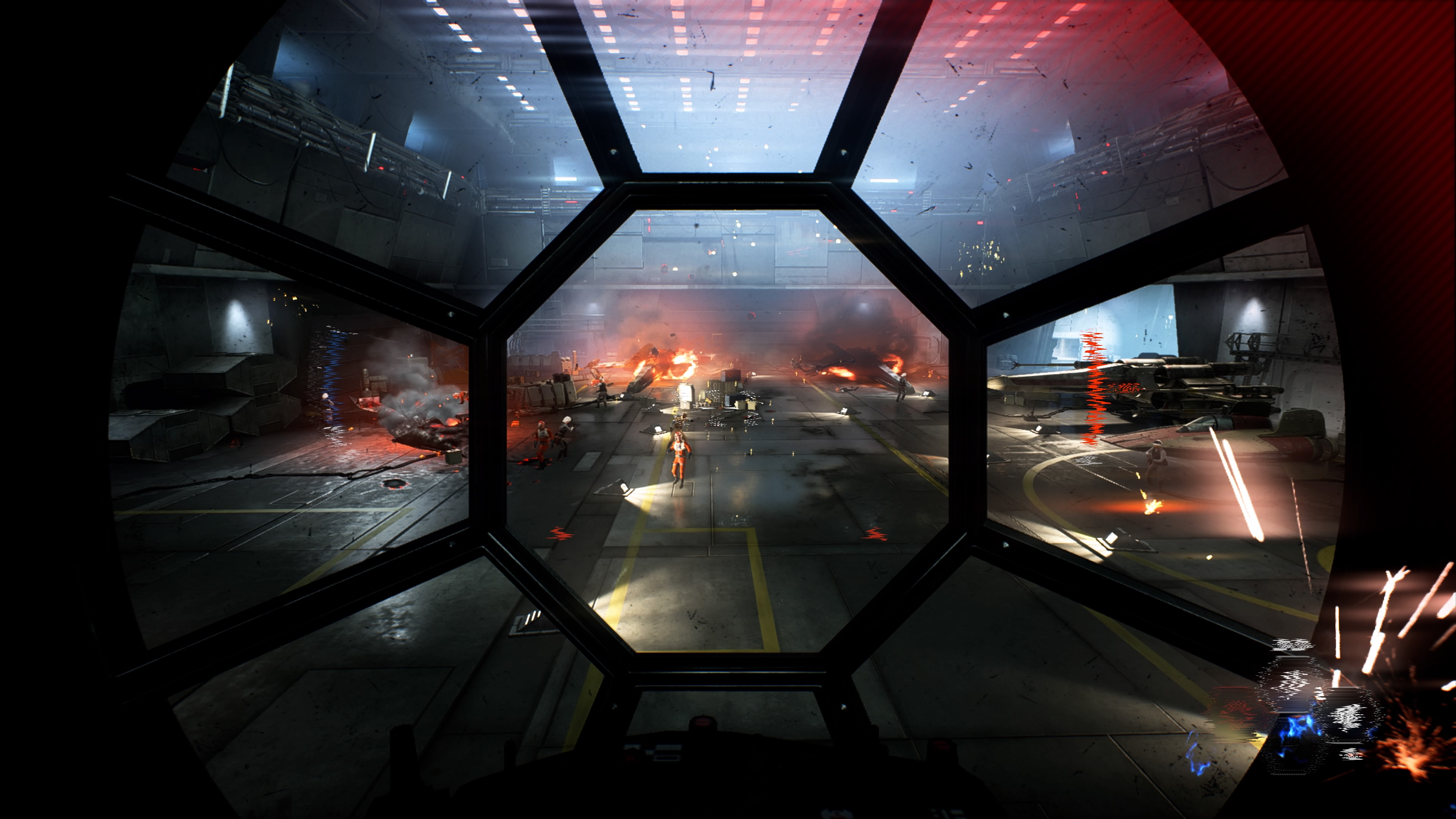This screenshot has width=1456, height=819.
Task: Click the red button on the control yoke
Action: tap(703, 722)
